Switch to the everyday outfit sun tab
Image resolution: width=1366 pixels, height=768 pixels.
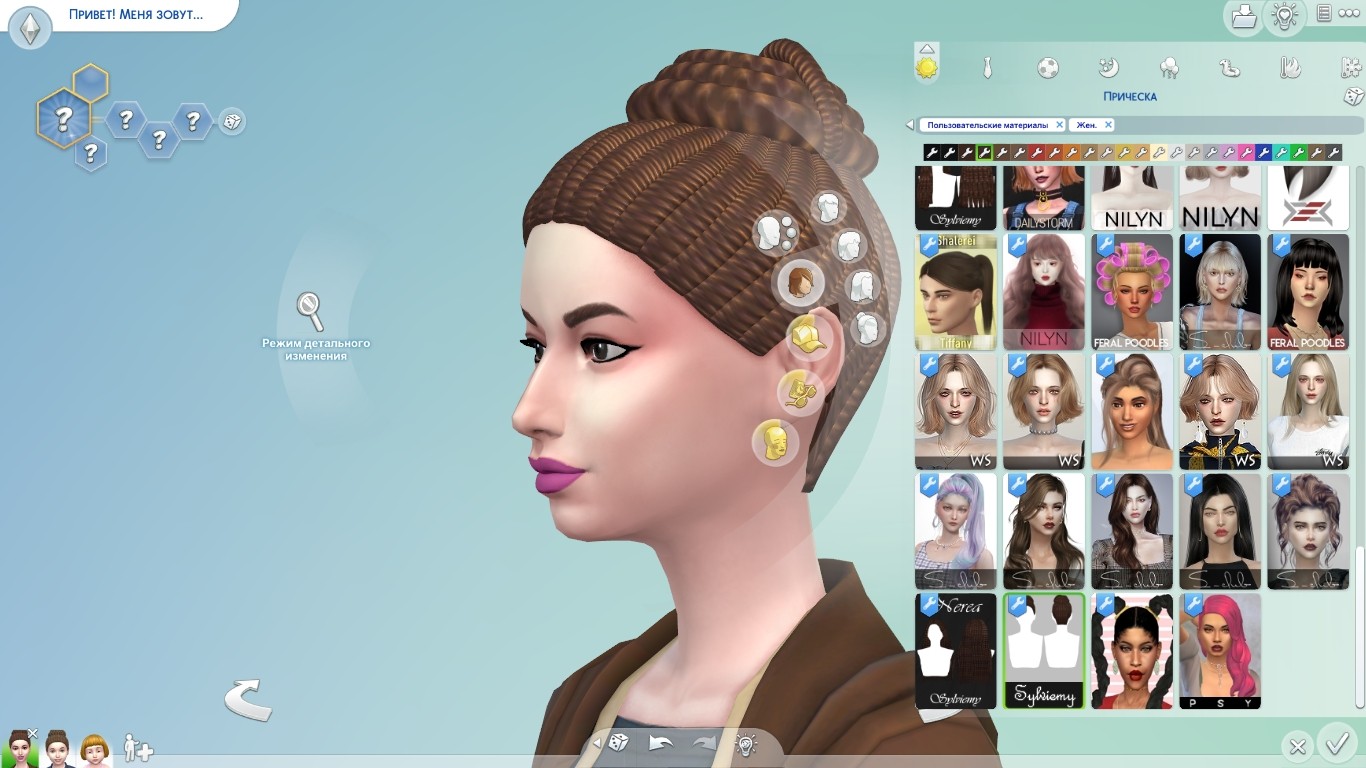[927, 68]
